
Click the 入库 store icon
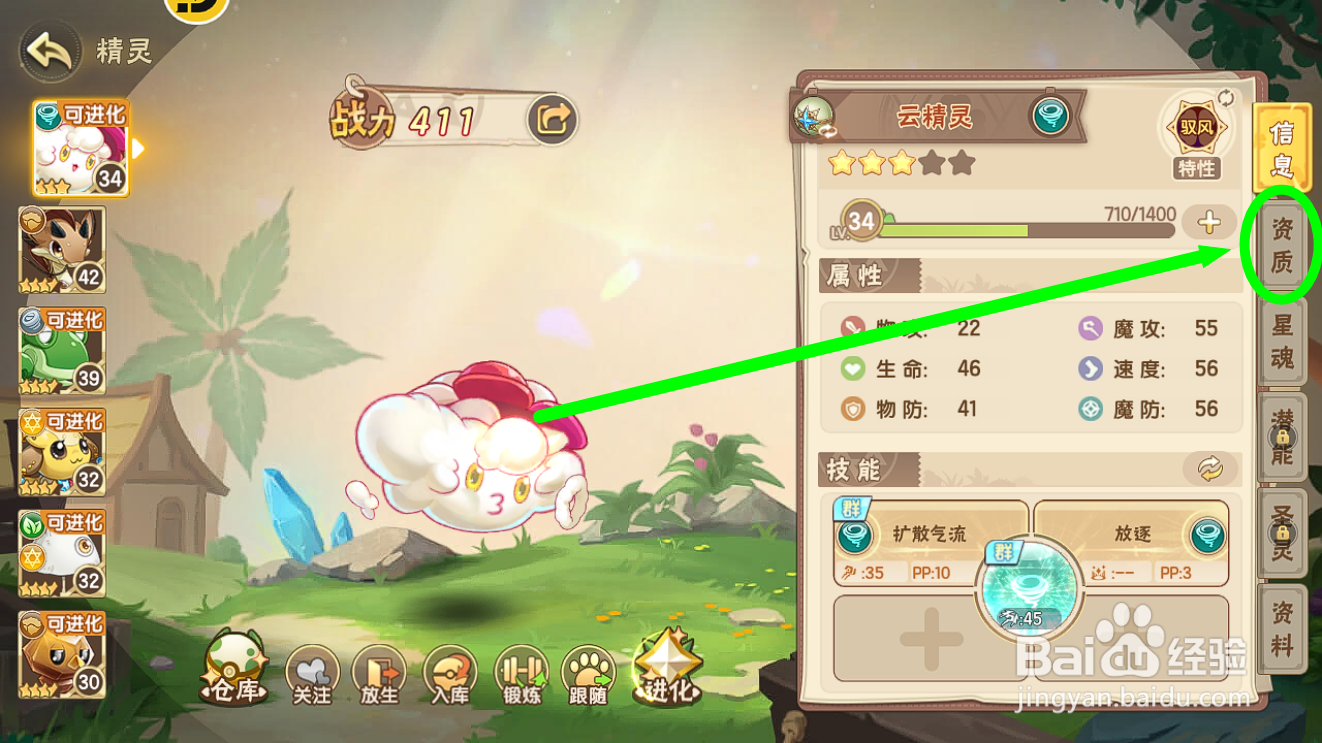coord(451,672)
